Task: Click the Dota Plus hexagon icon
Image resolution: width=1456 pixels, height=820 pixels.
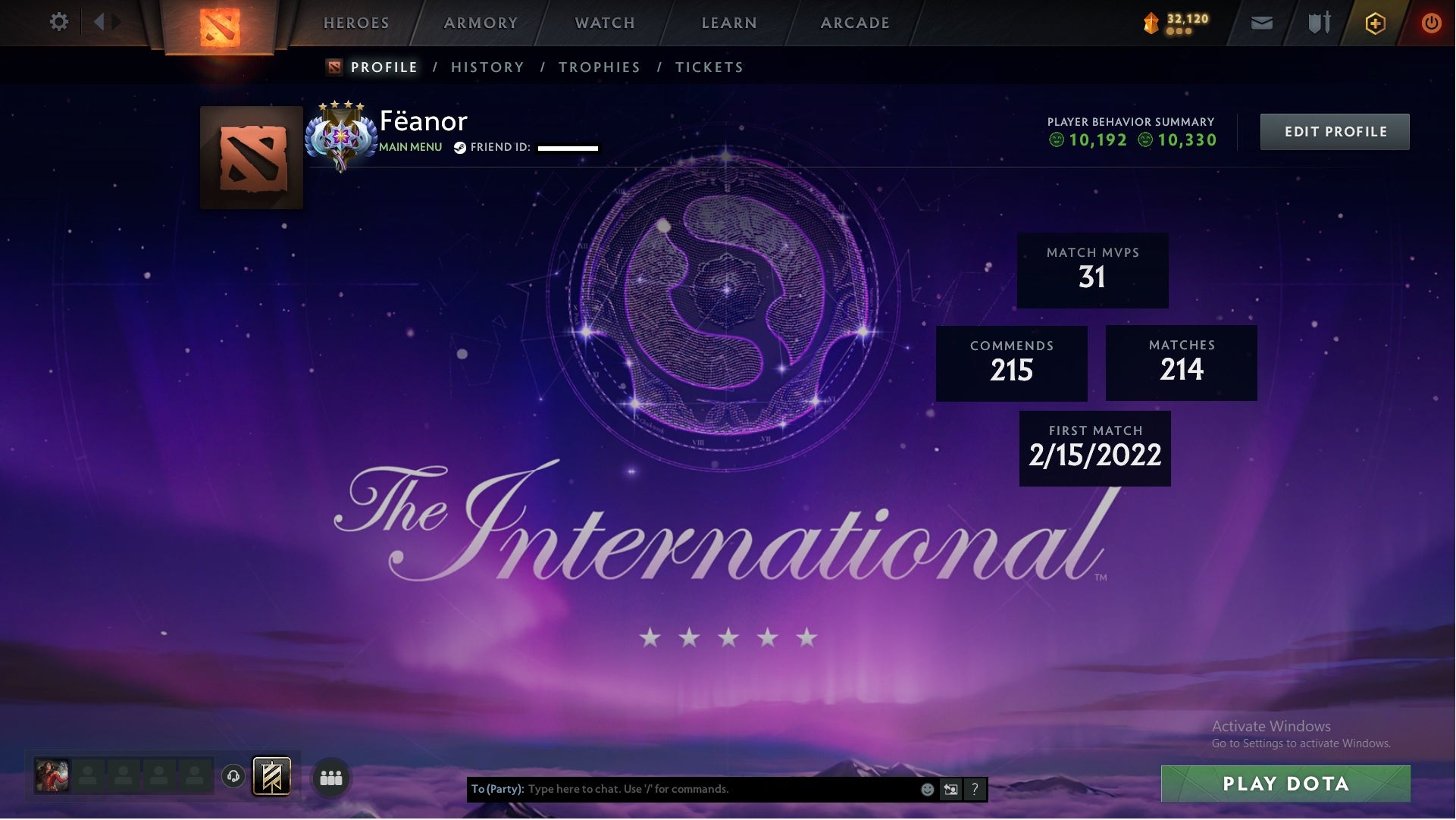Action: (x=1374, y=23)
